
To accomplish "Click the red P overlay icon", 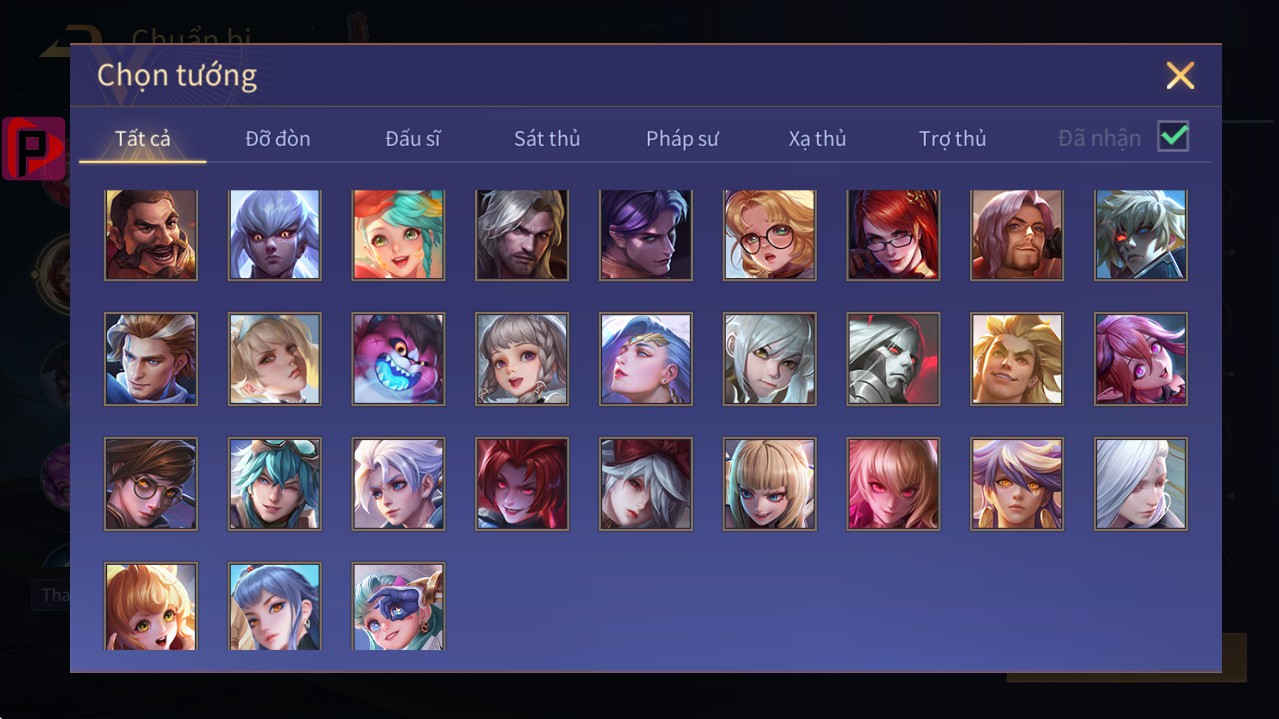I will 34,148.
